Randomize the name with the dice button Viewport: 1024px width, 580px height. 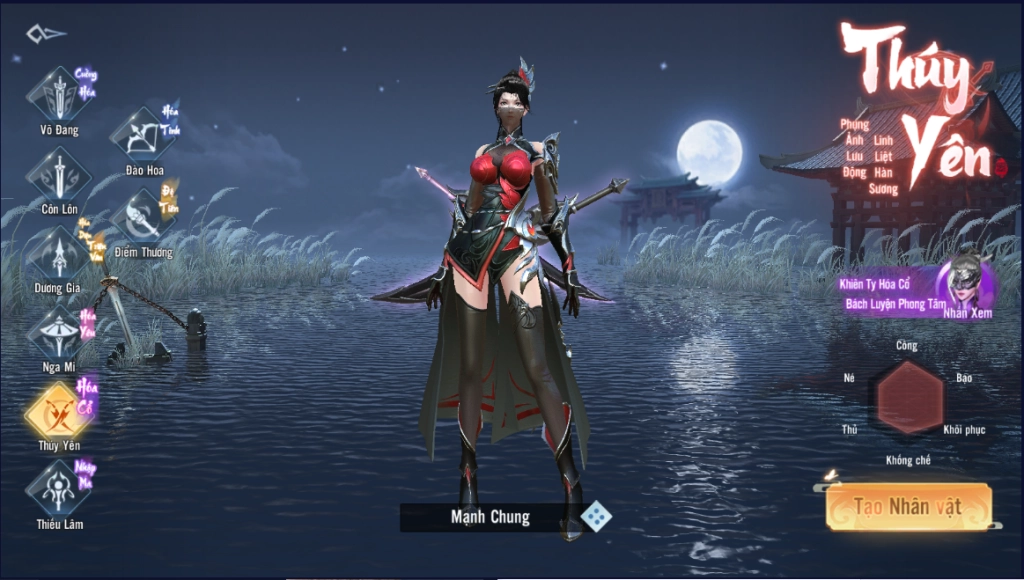[596, 517]
